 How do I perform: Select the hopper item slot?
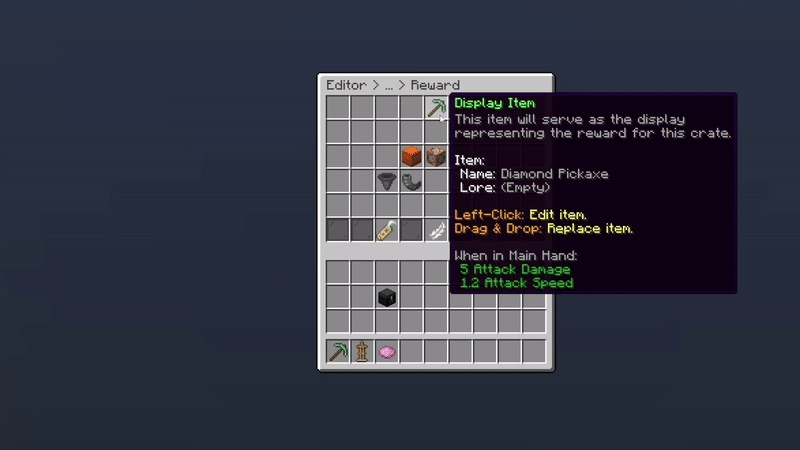(x=387, y=181)
